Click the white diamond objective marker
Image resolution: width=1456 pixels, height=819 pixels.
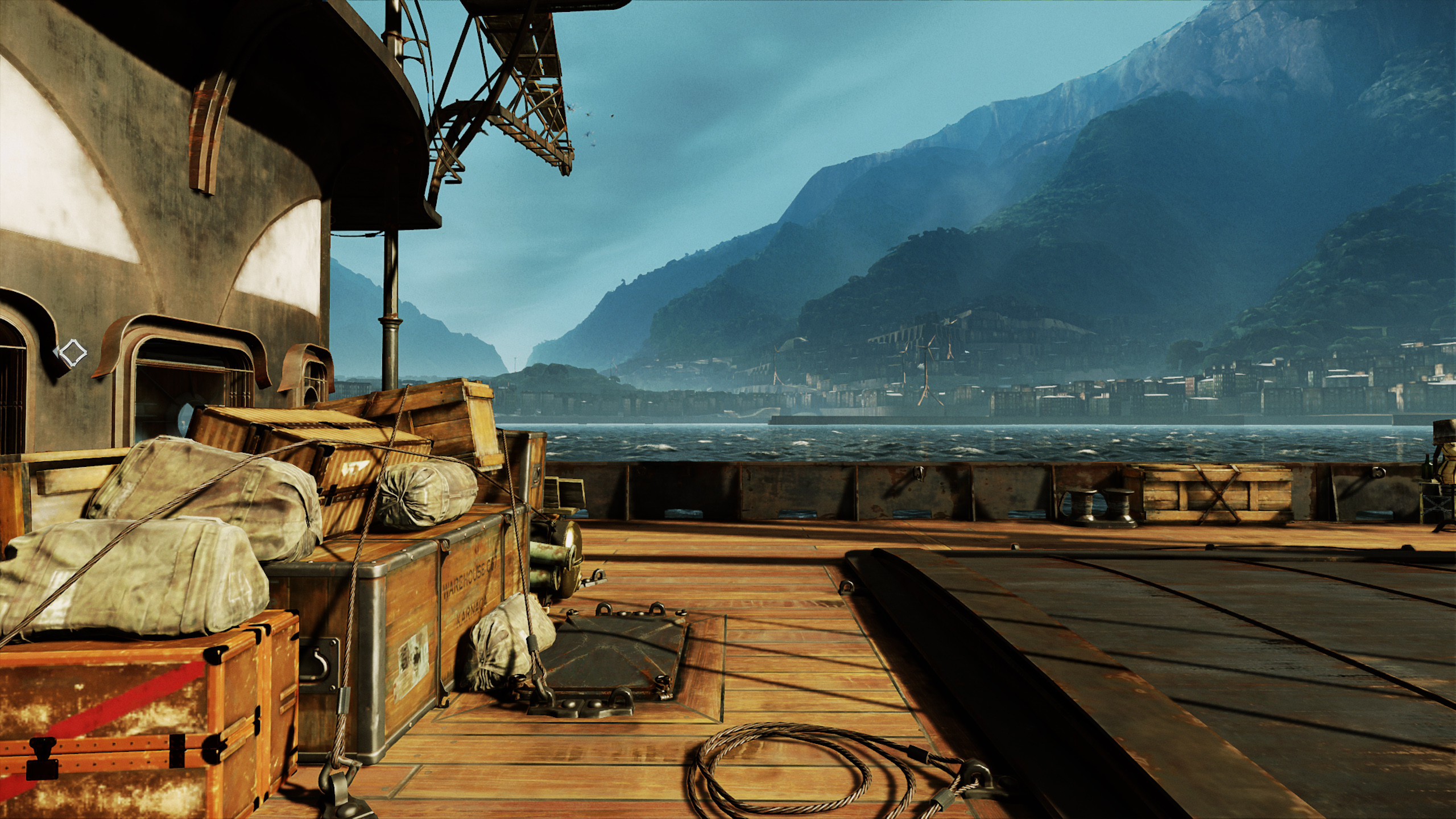[x=72, y=353]
